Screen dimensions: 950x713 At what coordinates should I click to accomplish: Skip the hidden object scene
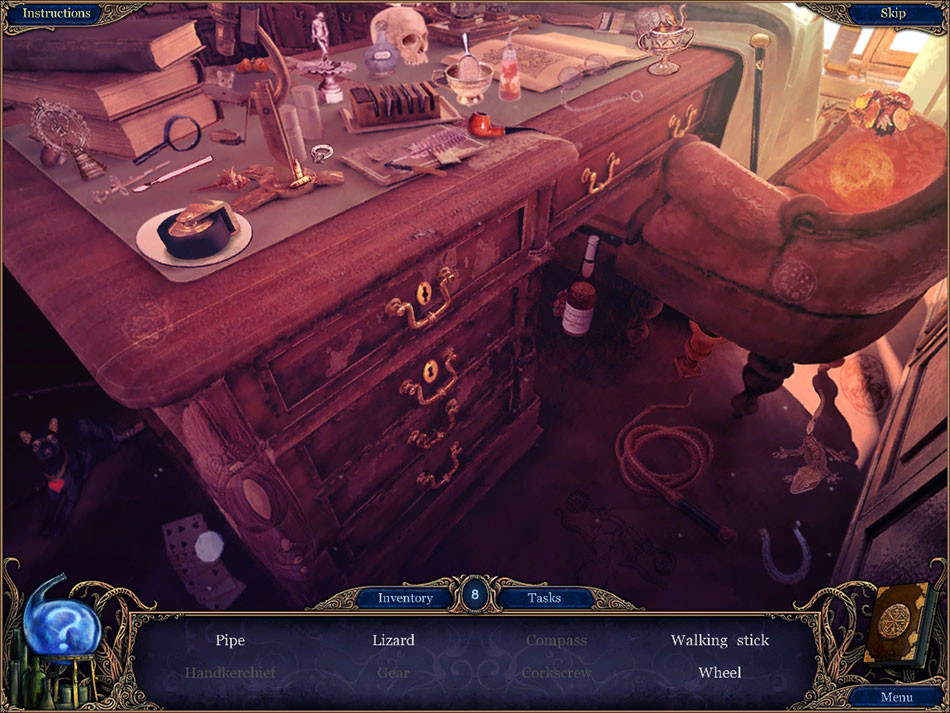point(892,14)
